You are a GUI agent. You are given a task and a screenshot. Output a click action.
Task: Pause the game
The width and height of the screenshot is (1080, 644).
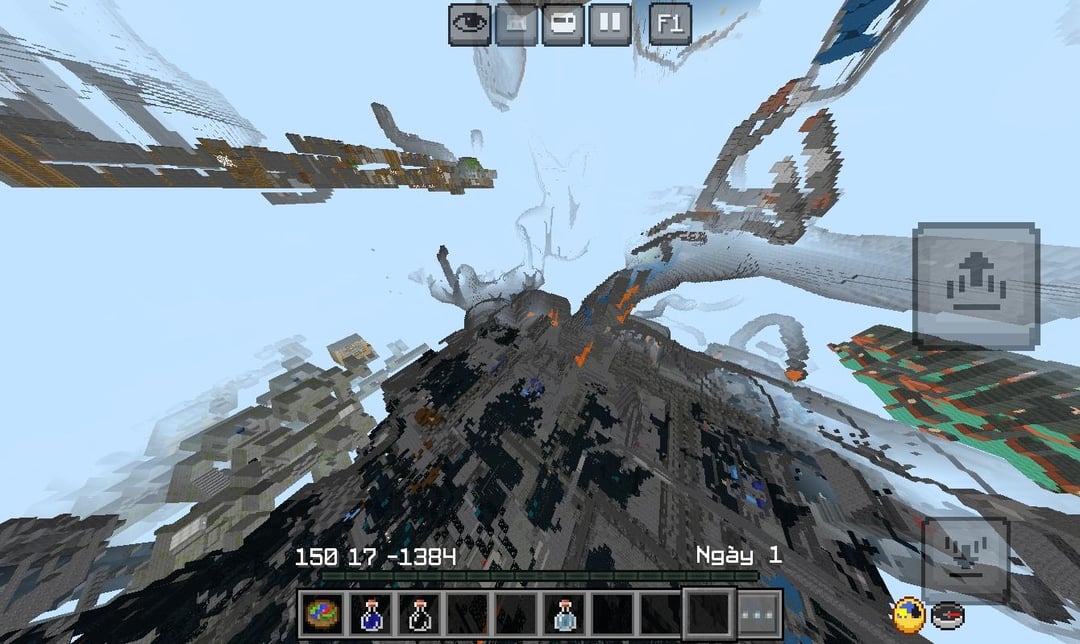[x=610, y=23]
